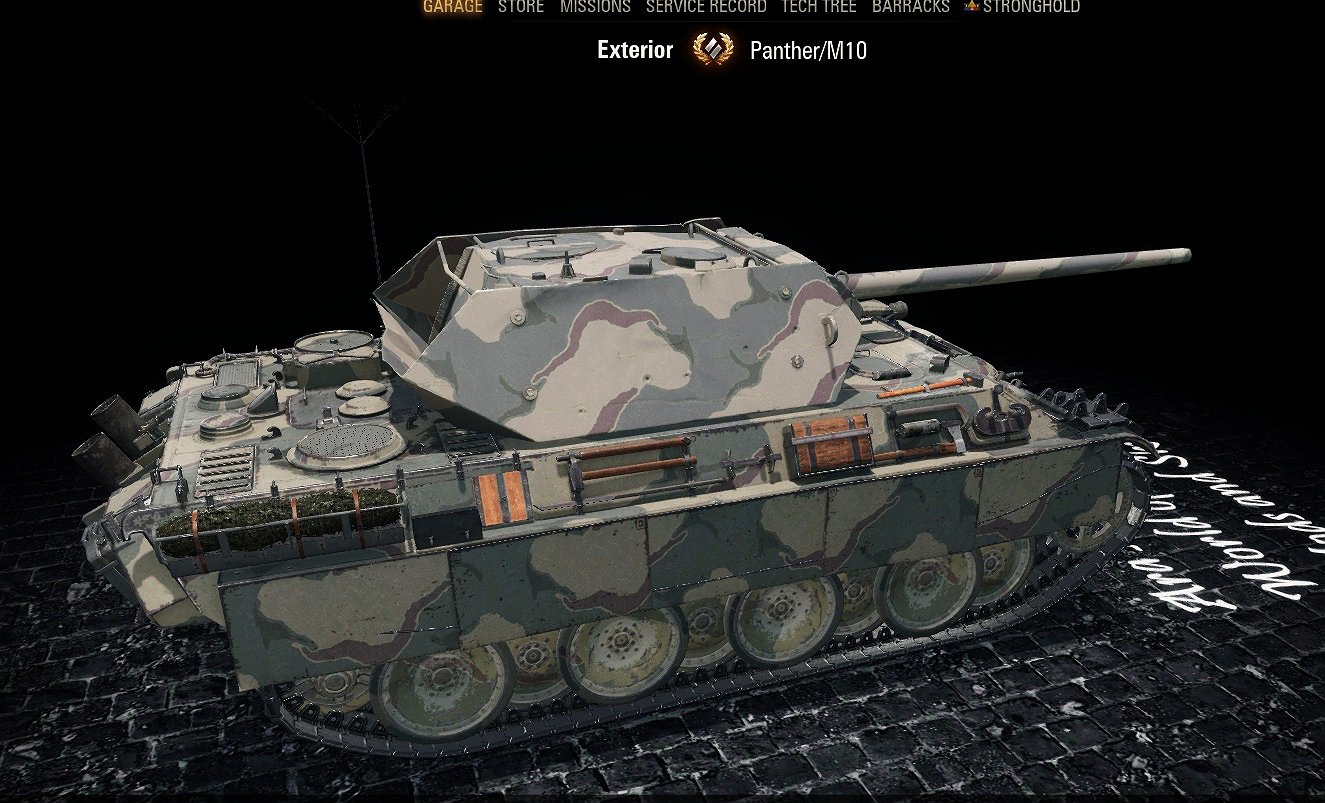
Task: Click the Exterior title label
Action: click(x=635, y=48)
